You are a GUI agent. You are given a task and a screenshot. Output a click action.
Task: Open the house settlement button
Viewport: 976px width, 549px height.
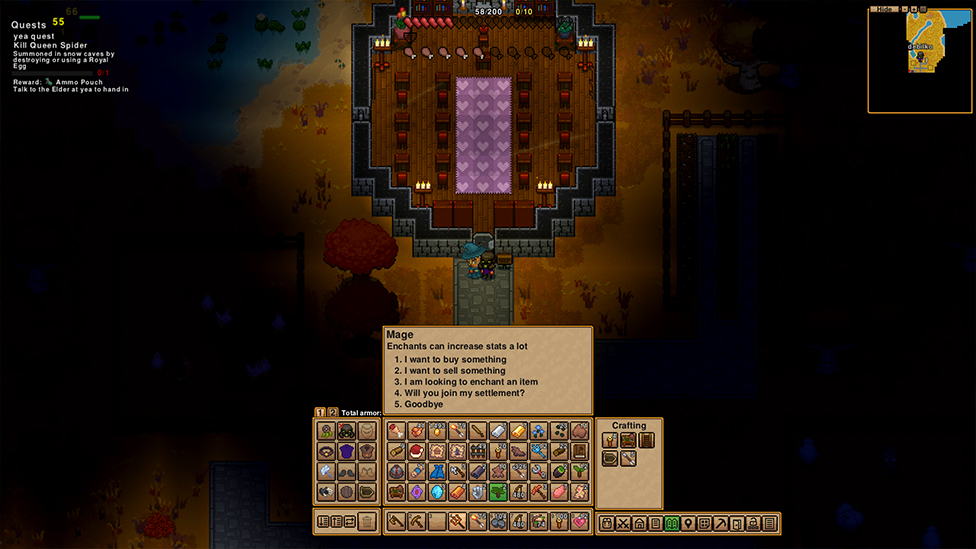pos(639,523)
